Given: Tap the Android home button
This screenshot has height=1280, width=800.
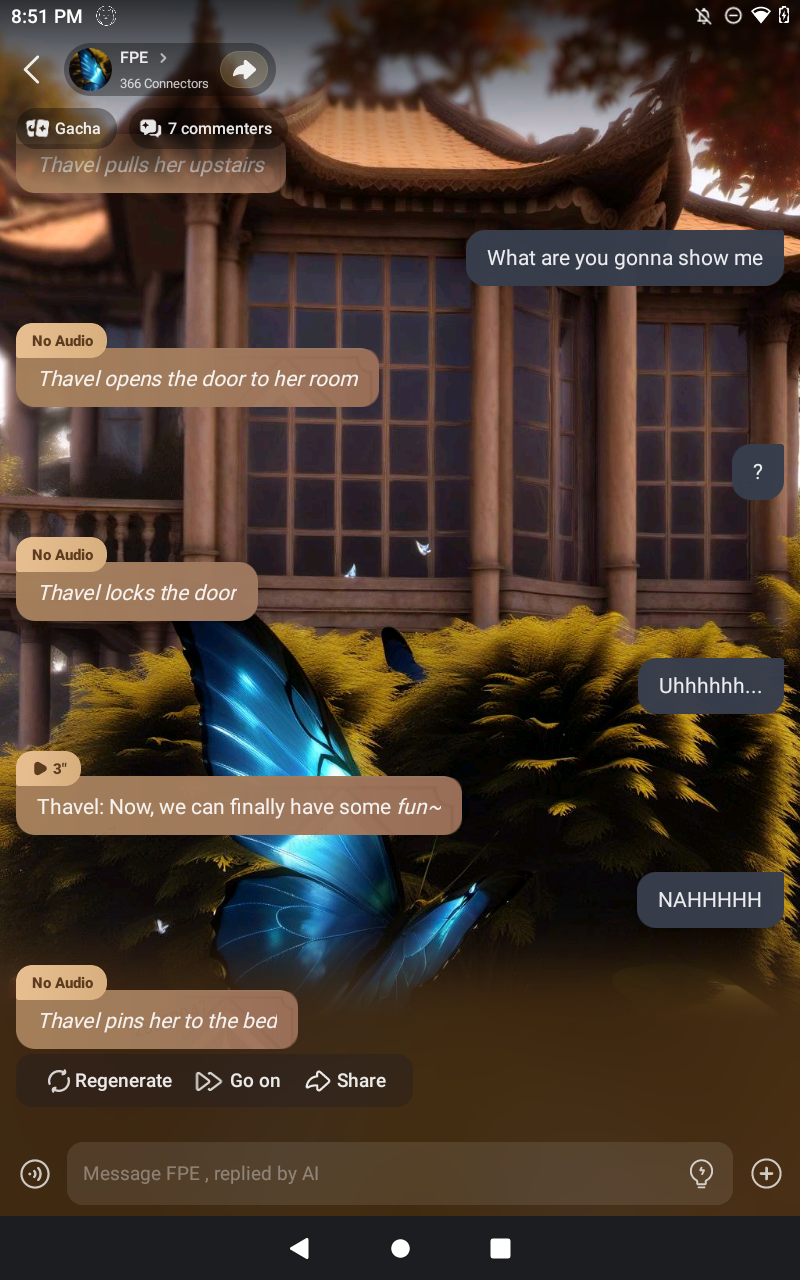Looking at the screenshot, I should point(400,1248).
